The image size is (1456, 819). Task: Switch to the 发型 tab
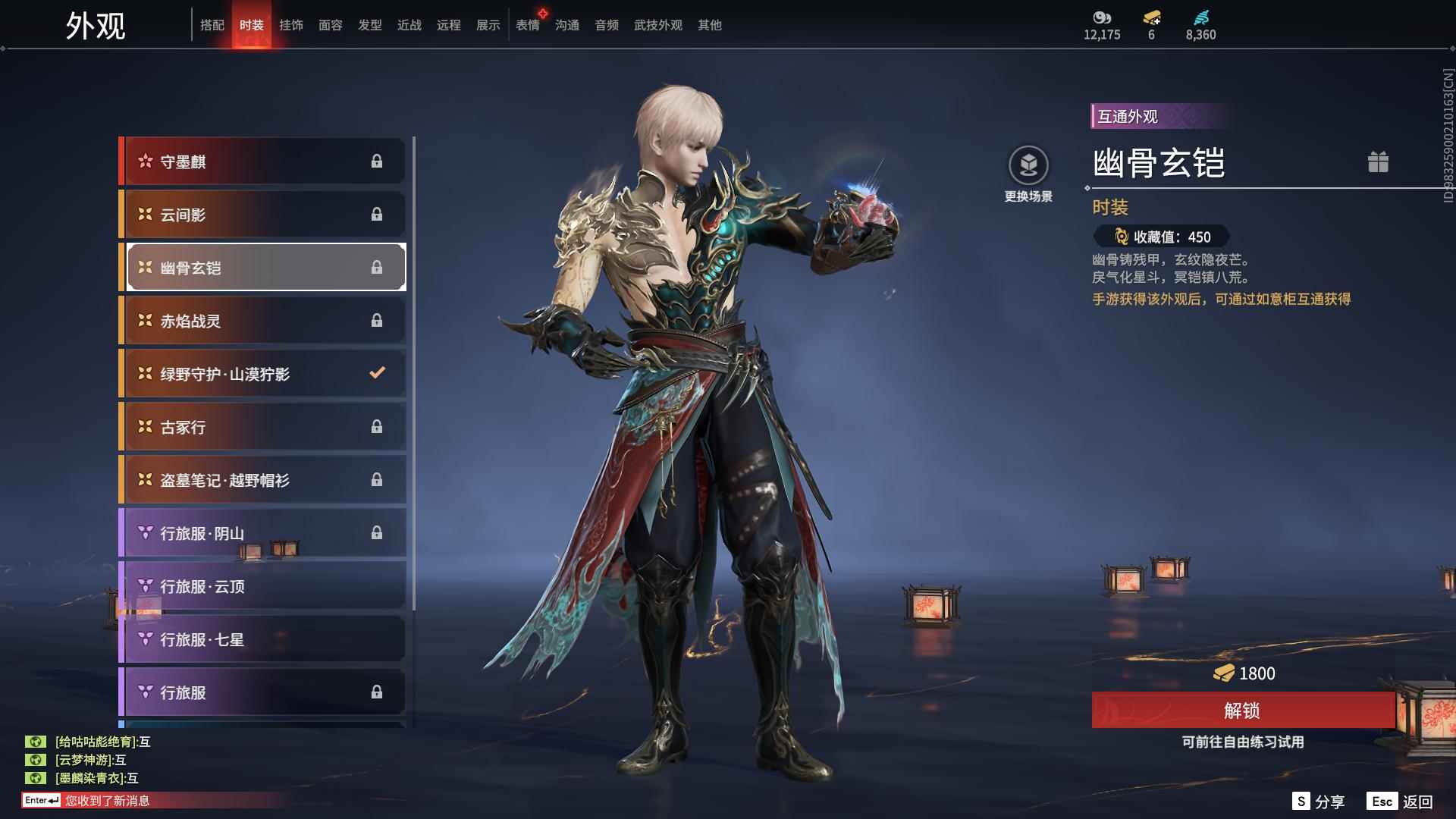(x=369, y=25)
